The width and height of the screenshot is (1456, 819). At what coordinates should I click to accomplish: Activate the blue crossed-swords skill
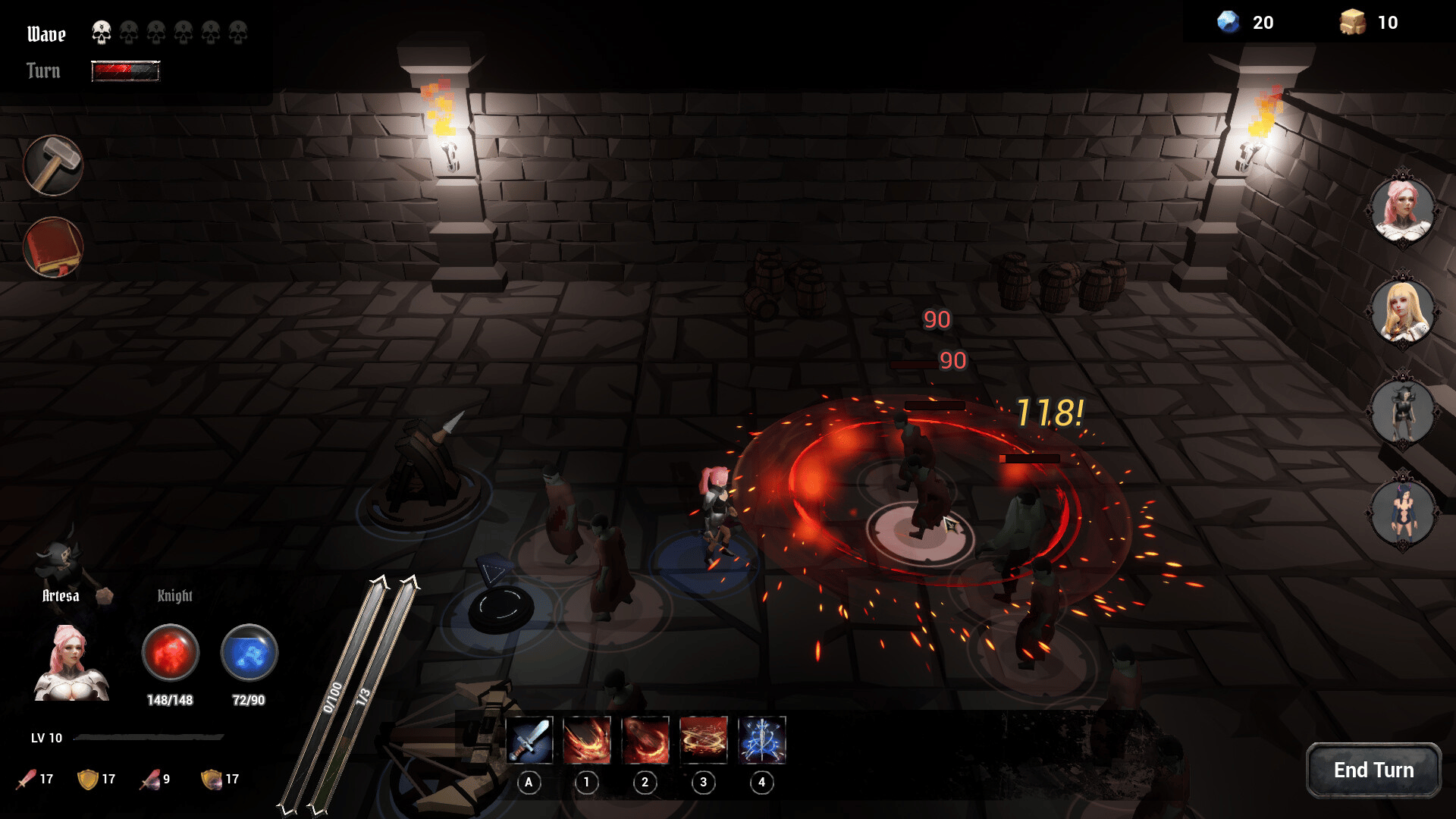762,740
